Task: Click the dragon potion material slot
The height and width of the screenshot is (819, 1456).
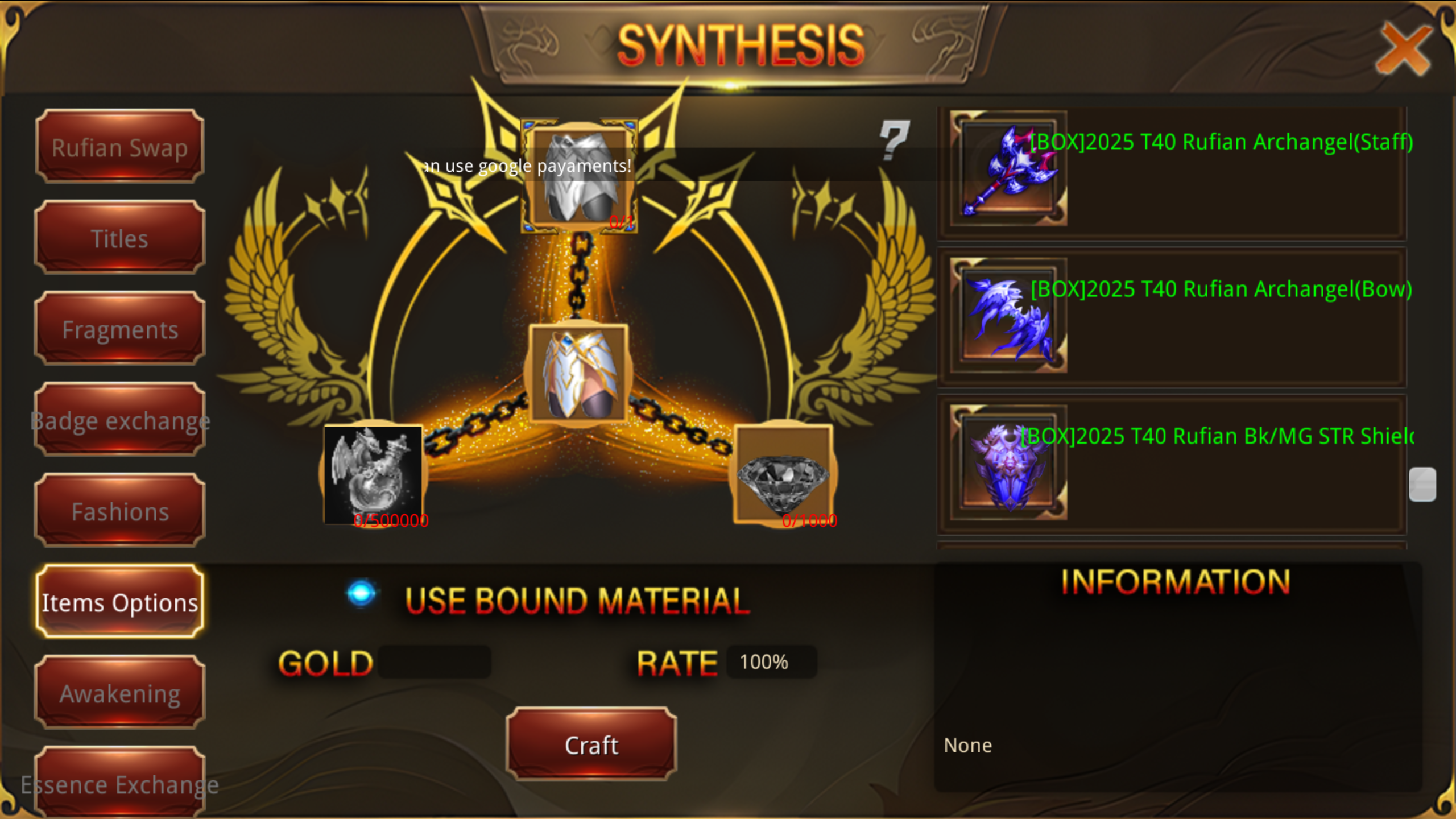Action: (x=373, y=473)
